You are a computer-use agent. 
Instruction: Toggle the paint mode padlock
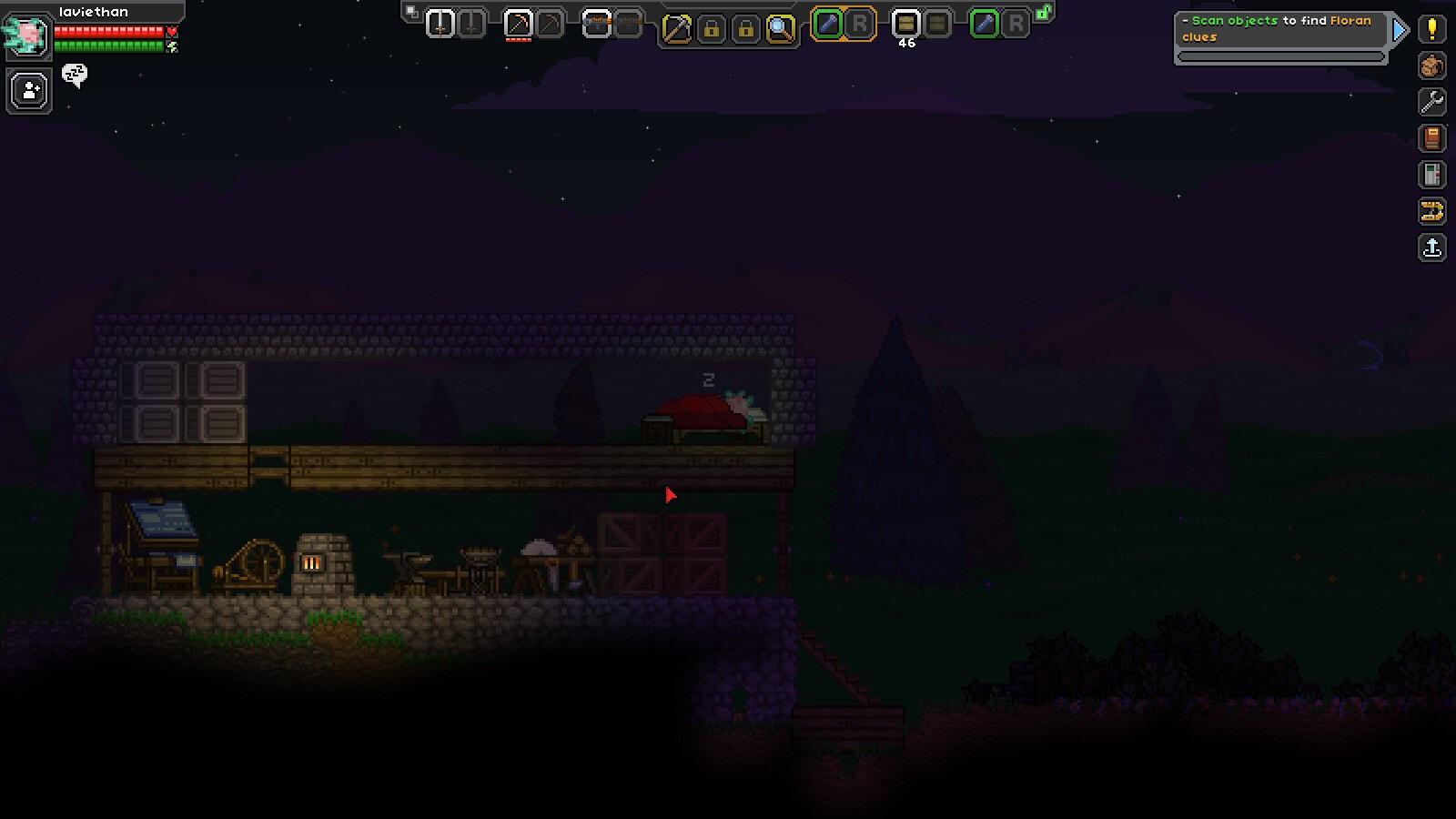tap(744, 29)
